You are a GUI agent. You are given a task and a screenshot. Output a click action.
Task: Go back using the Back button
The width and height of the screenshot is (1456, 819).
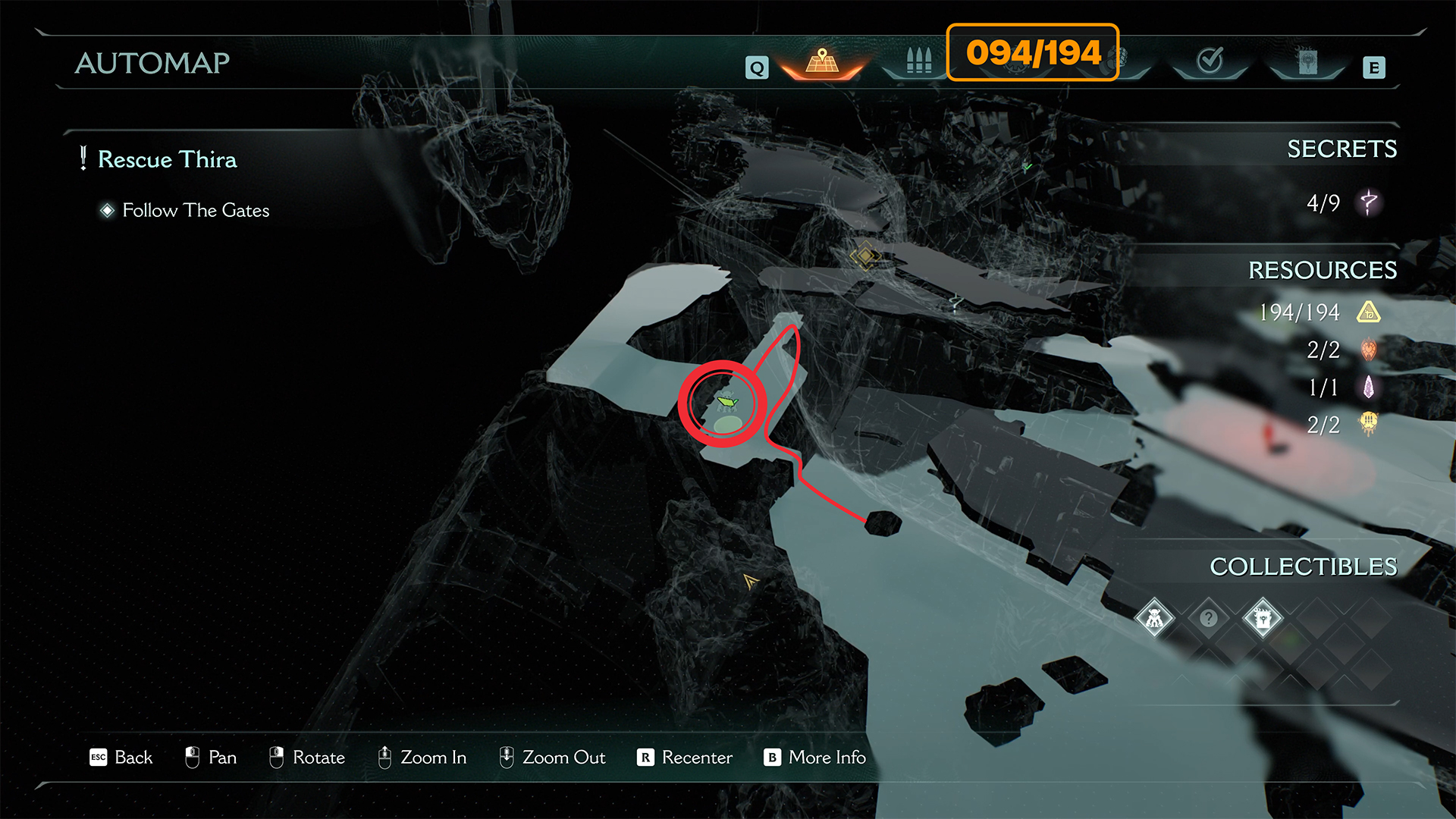(x=121, y=758)
